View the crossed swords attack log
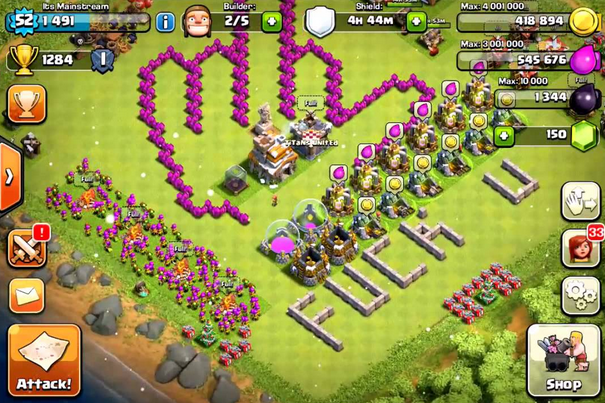 (27, 248)
